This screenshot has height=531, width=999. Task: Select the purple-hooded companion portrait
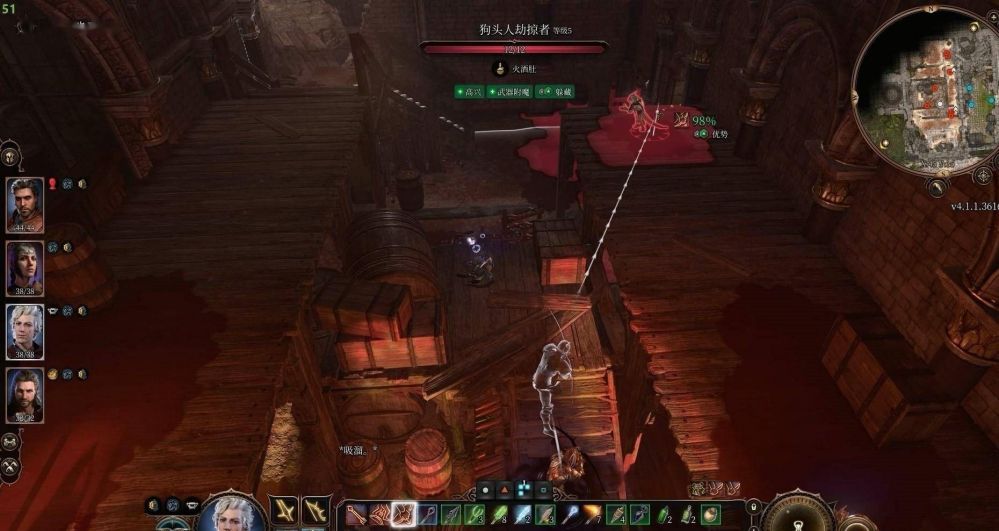25,268
